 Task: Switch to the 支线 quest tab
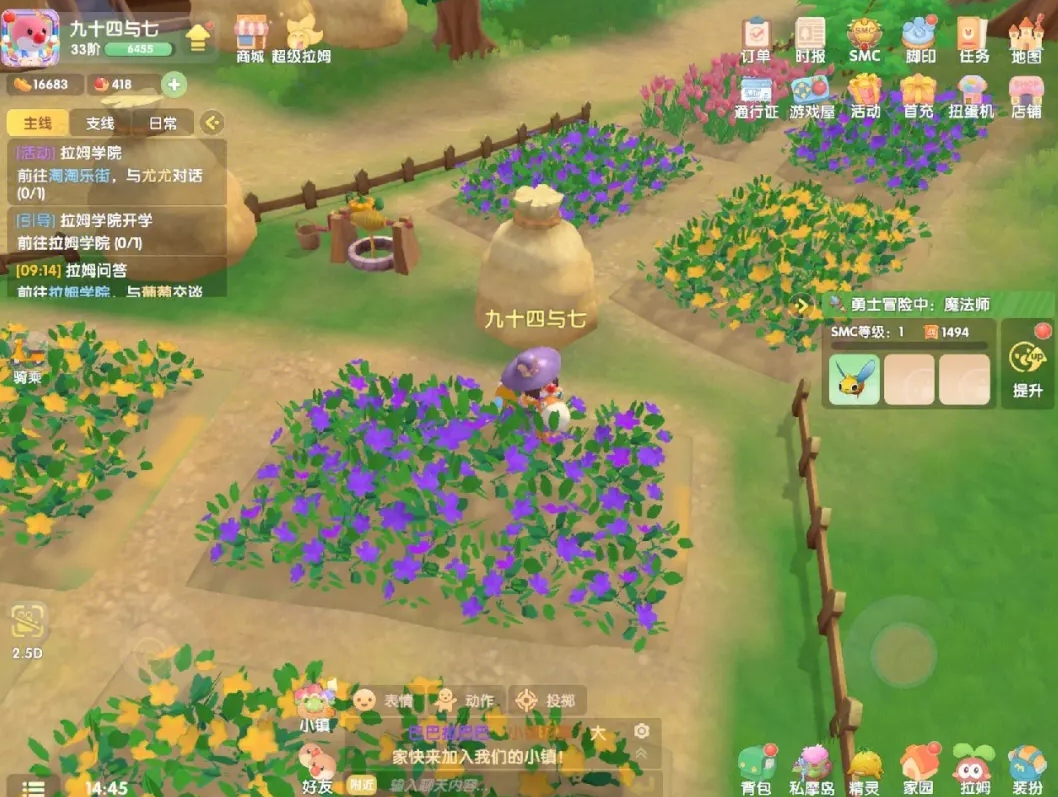point(100,123)
